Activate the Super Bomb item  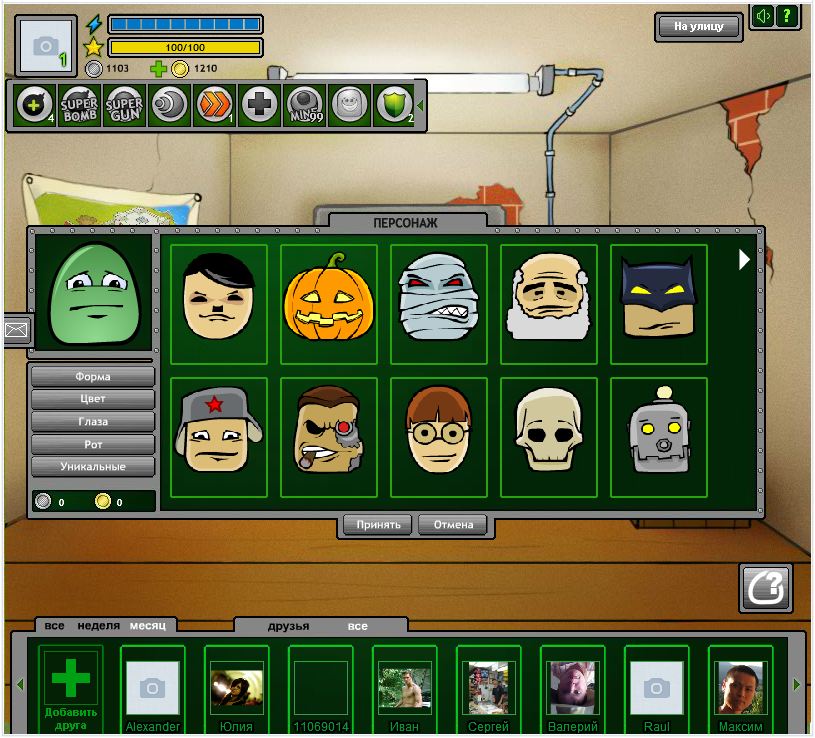(x=80, y=104)
